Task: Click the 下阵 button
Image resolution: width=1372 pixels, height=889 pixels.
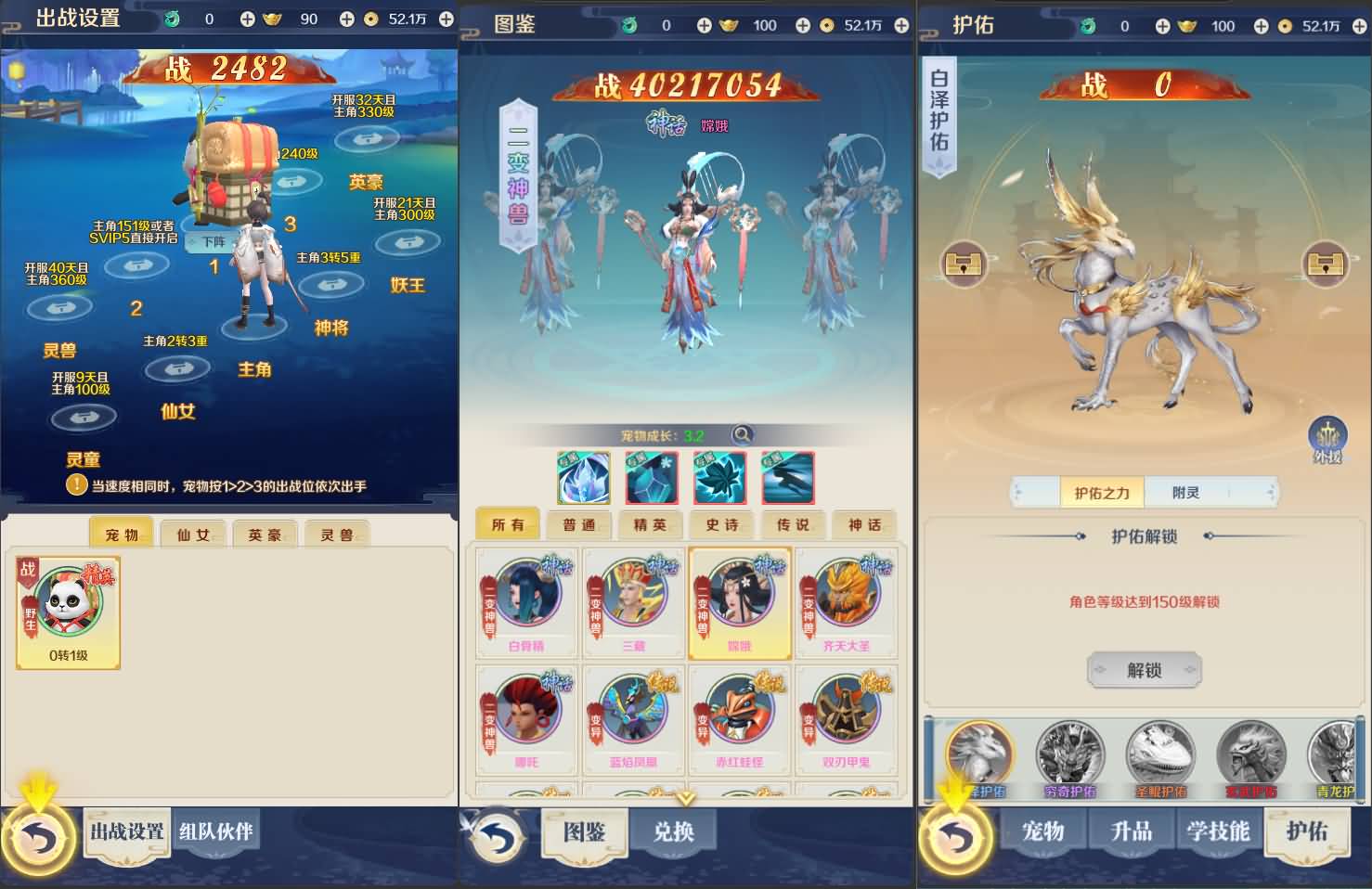Action: point(214,242)
